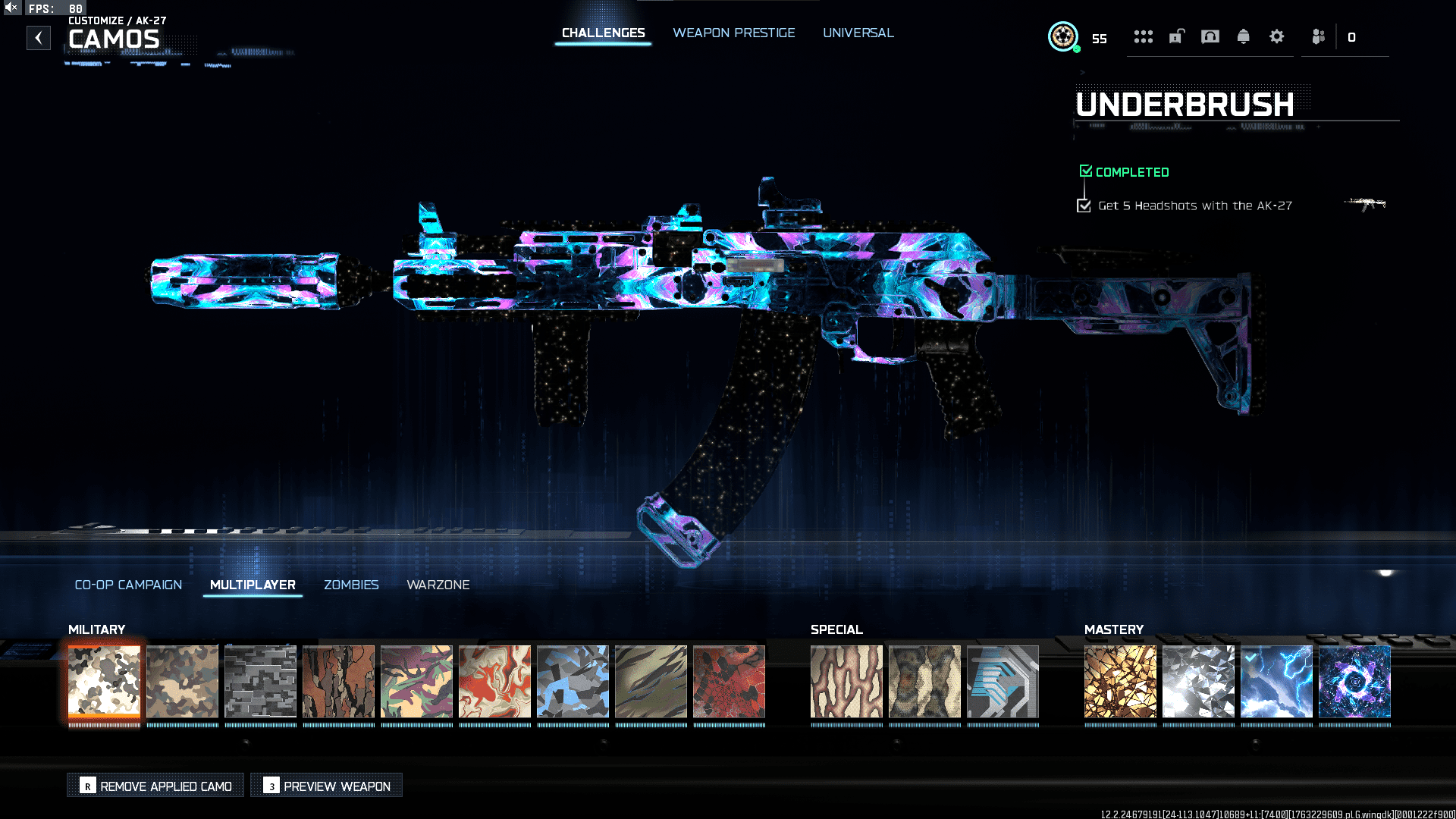1456x819 pixels.
Task: Open notifications via the bell icon
Action: 1244,36
